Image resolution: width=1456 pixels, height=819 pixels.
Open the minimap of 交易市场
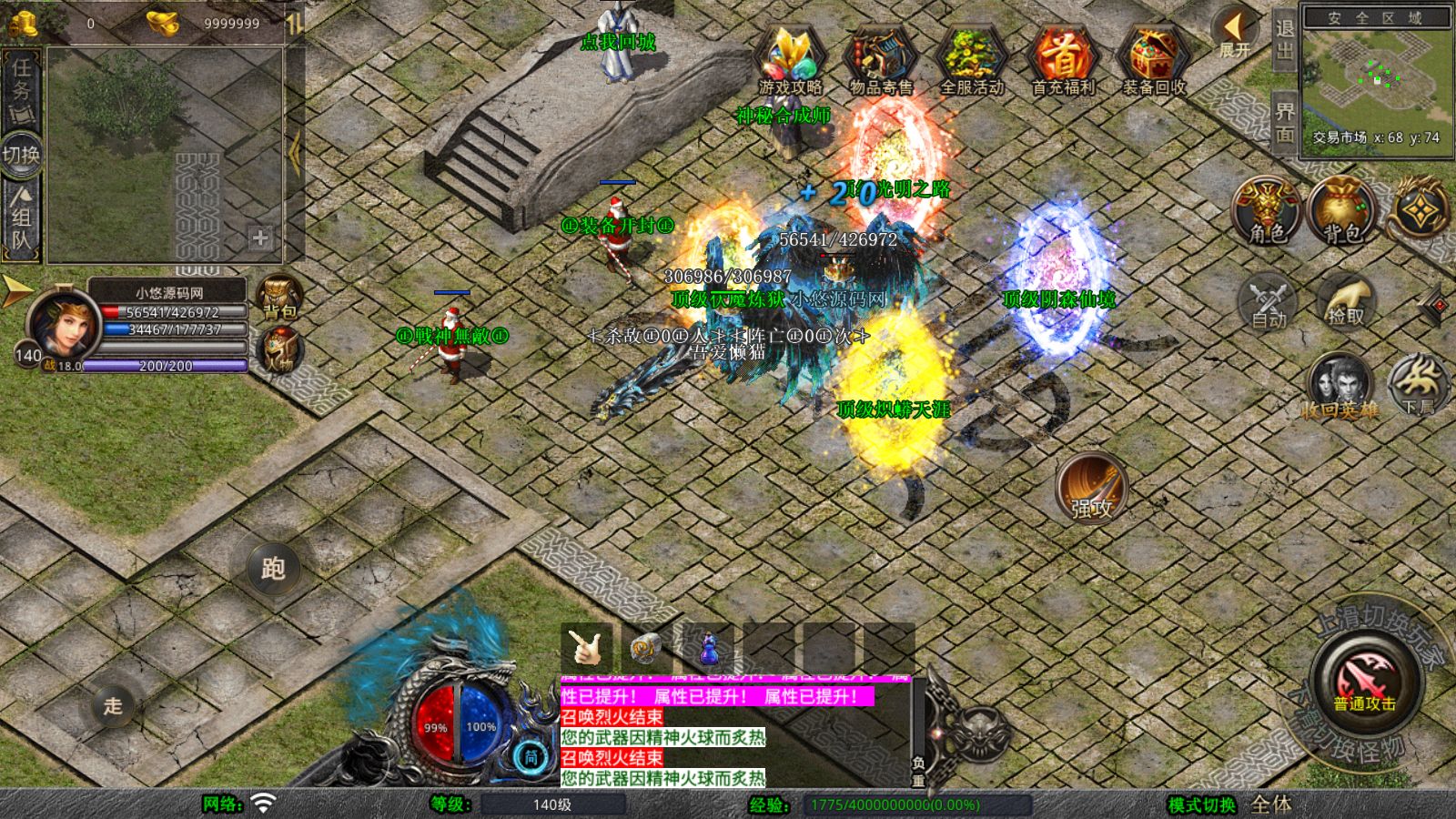click(x=1377, y=77)
